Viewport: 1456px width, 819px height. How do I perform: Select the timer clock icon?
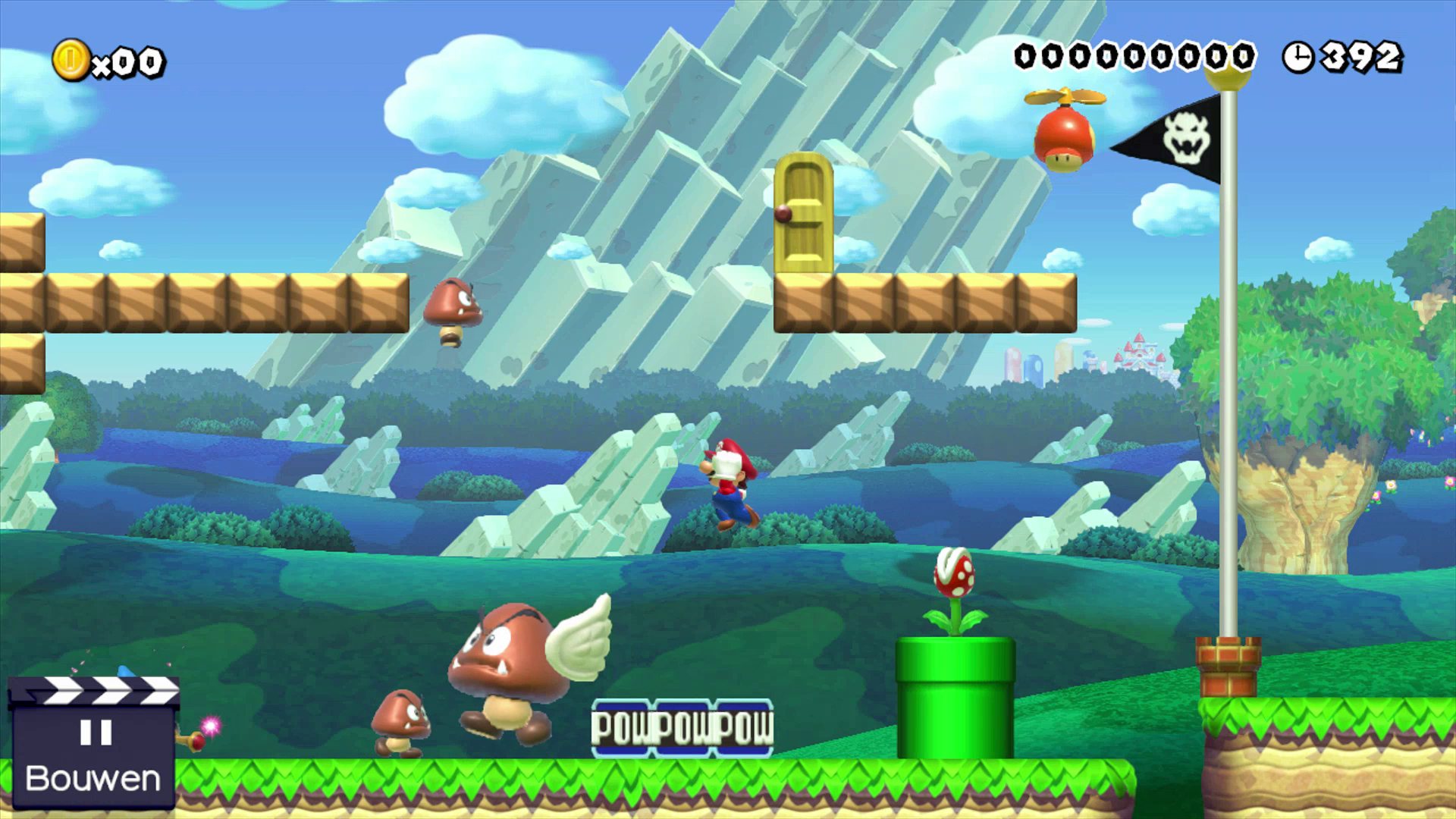coord(1298,55)
